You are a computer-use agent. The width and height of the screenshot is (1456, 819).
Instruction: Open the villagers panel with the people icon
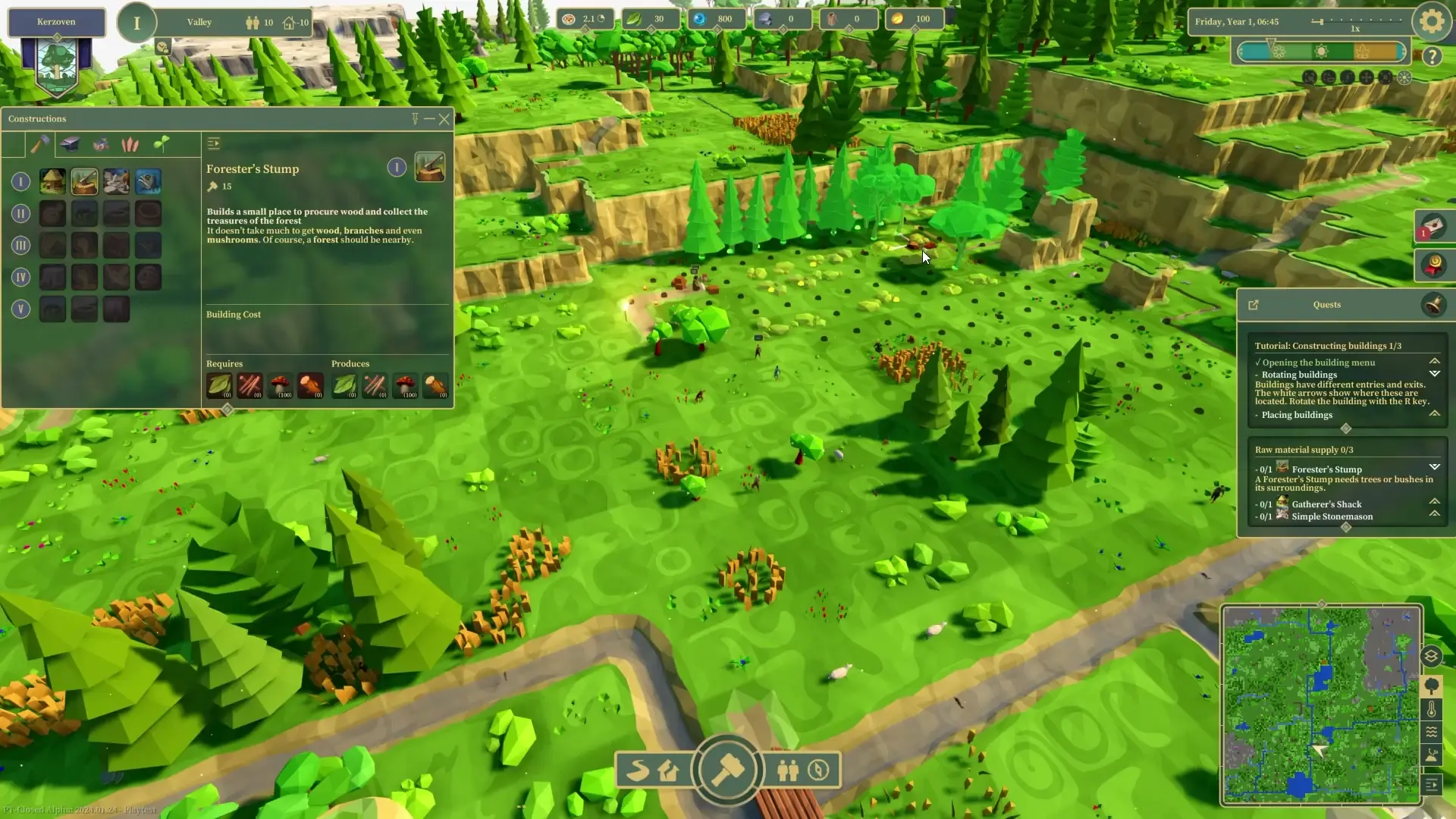(x=787, y=770)
